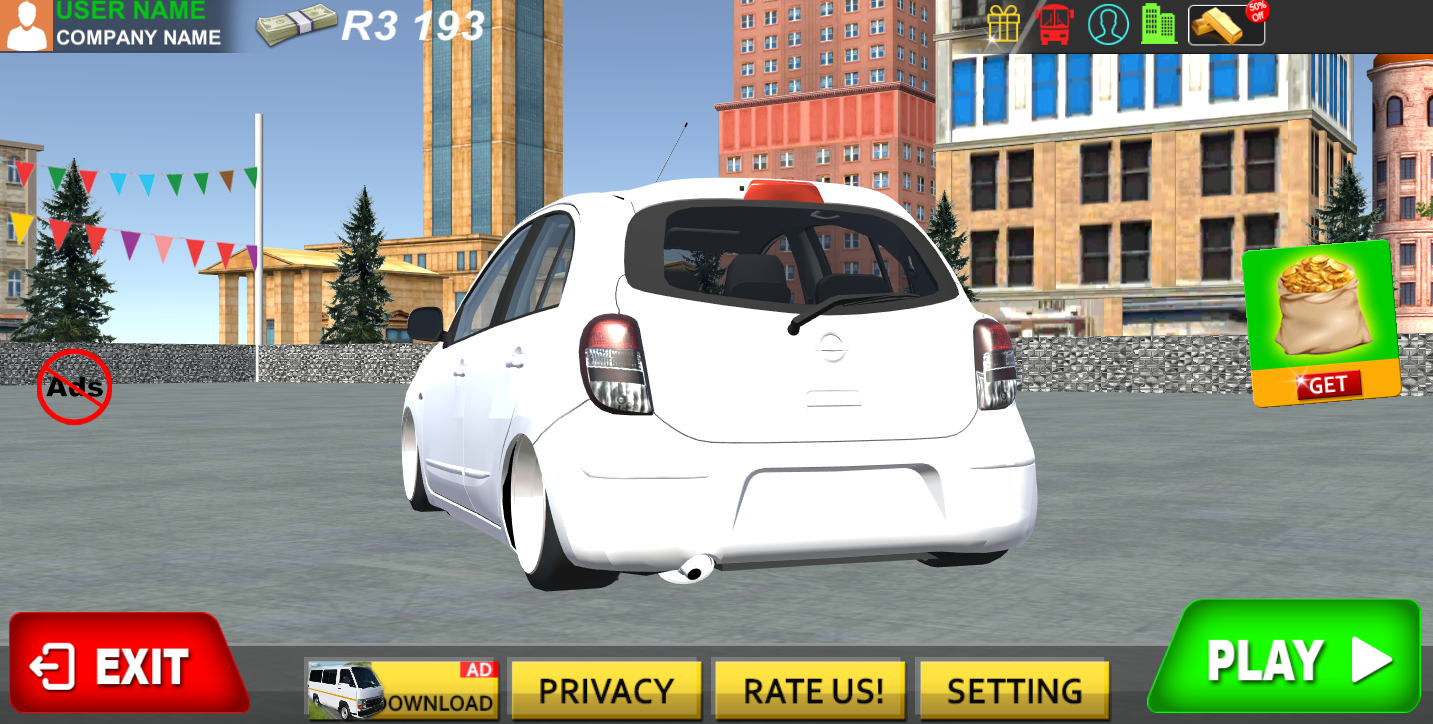Click the remove Ads icon
This screenshot has width=1433, height=724.
point(73,385)
